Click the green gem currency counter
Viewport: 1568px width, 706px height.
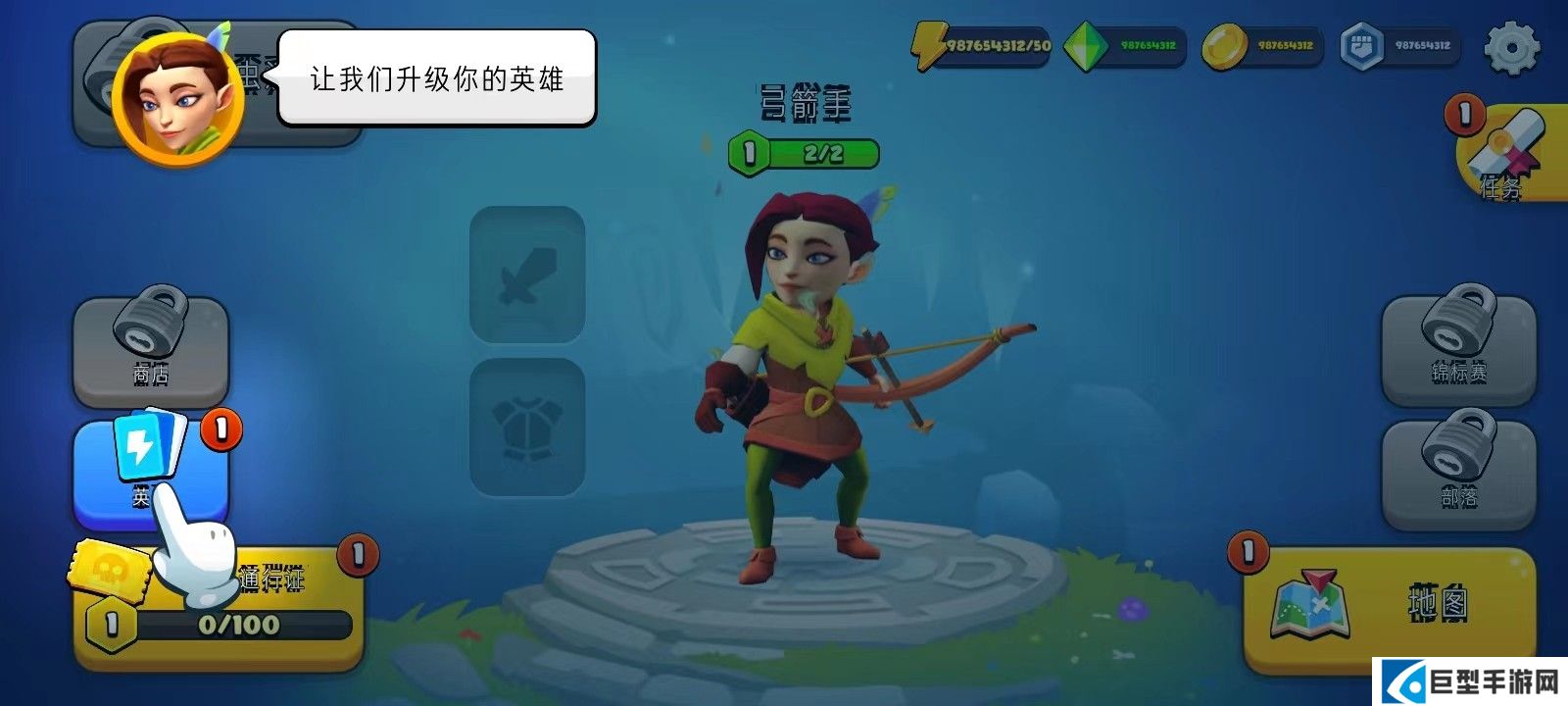pyautogui.click(x=1125, y=45)
